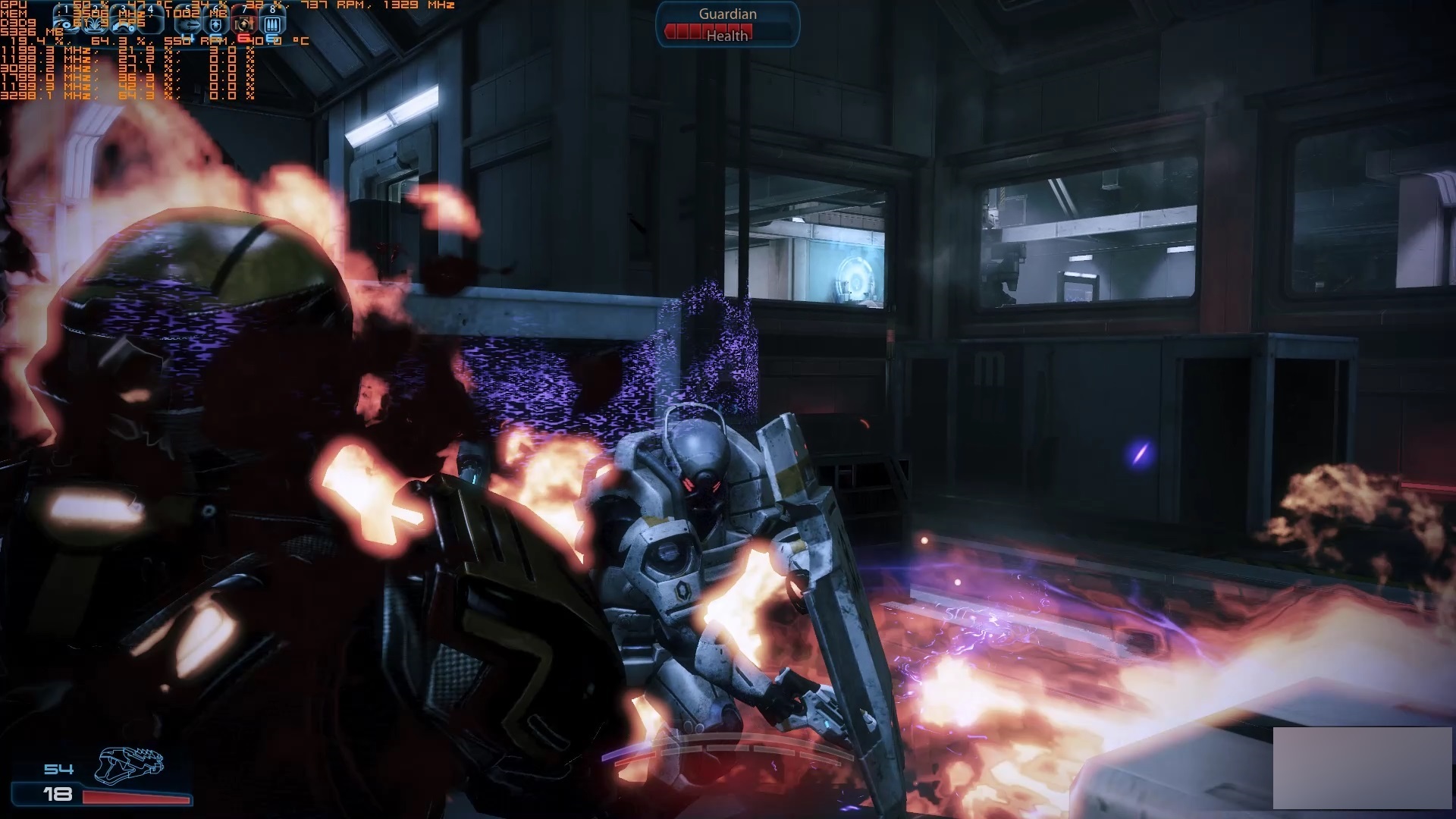Apply the red medi-gel icon in slot 7

244,24
